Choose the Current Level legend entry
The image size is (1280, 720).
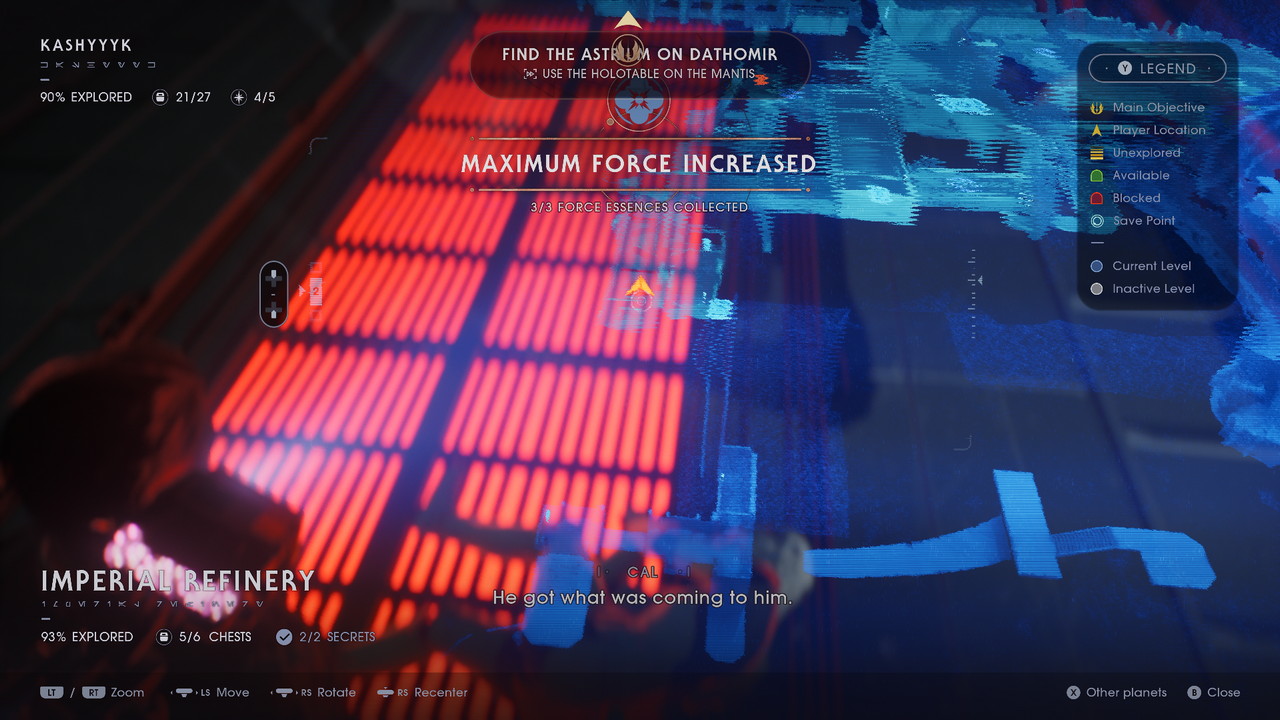point(1151,266)
